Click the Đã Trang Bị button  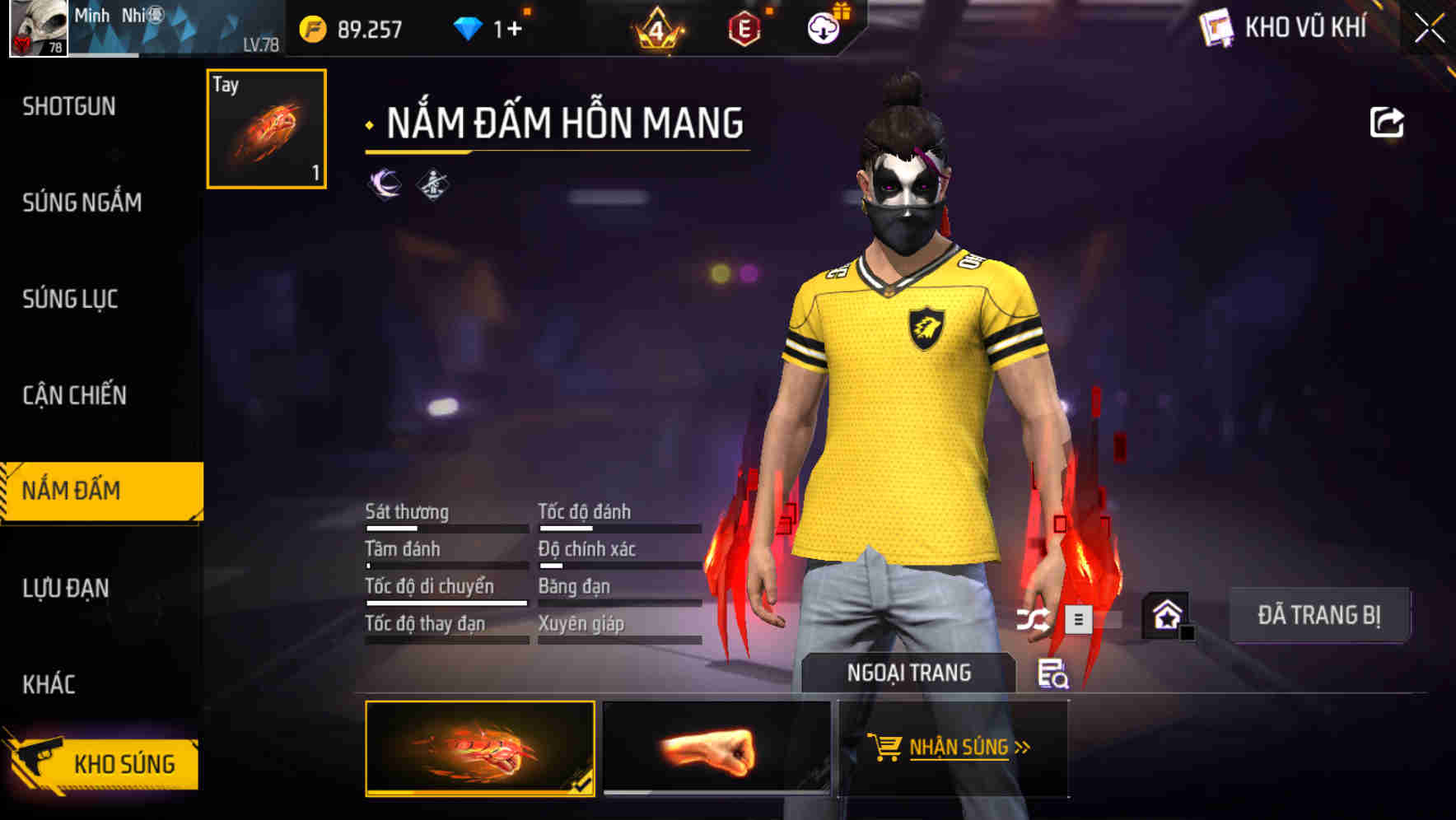(1319, 614)
